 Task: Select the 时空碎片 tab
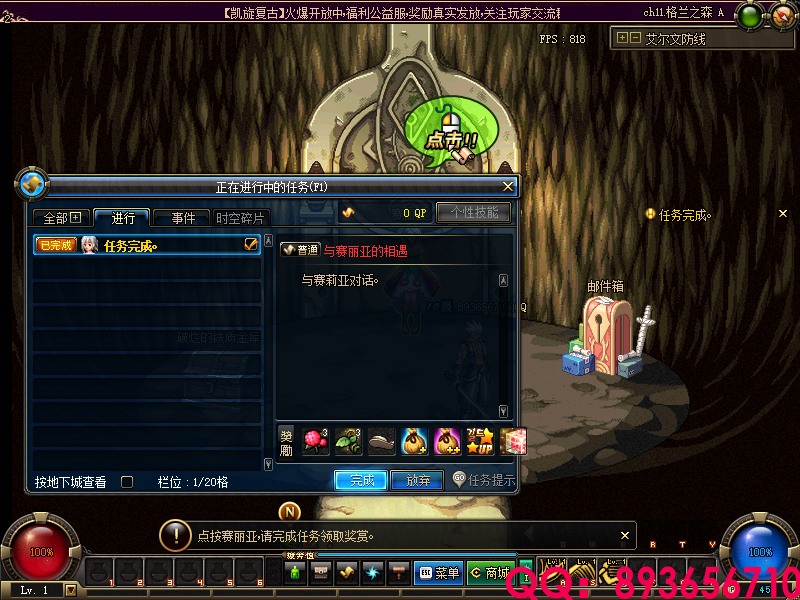[240, 218]
